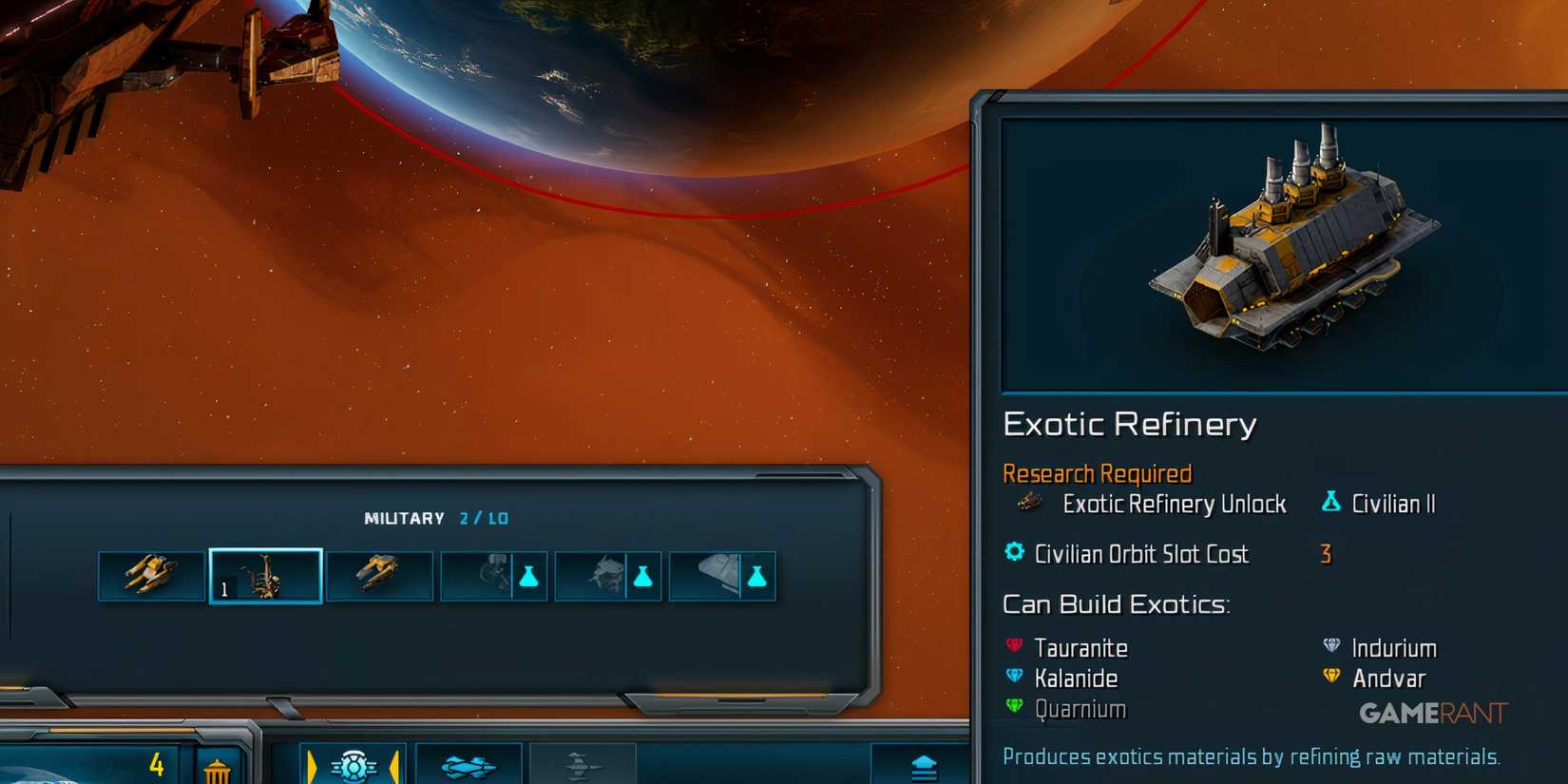Select the corvette ship in the third Military slot
This screenshot has width=1568, height=784.
pyautogui.click(x=380, y=573)
